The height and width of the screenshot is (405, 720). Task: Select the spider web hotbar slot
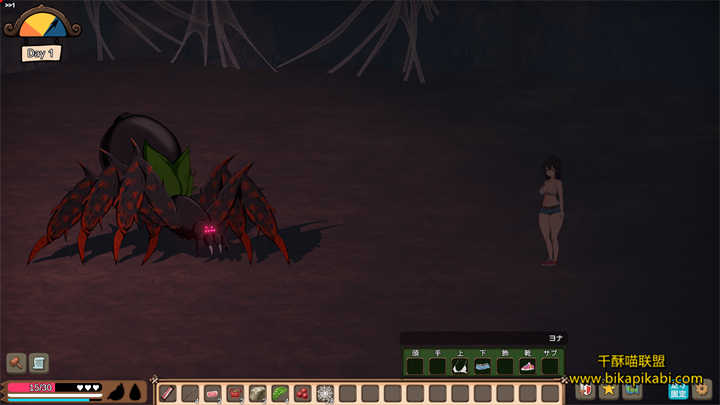pyautogui.click(x=324, y=393)
